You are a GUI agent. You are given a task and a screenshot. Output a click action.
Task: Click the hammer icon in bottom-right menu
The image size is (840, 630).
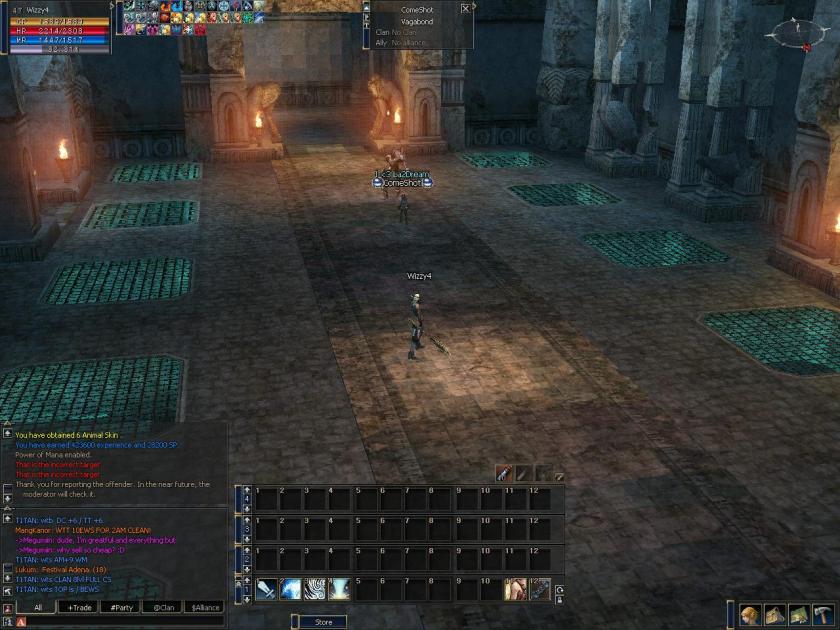[823, 613]
